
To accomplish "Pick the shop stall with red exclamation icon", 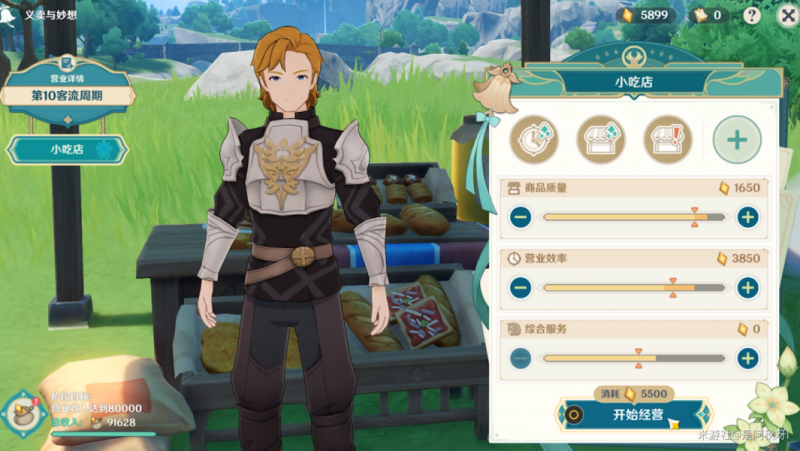I will click(668, 139).
